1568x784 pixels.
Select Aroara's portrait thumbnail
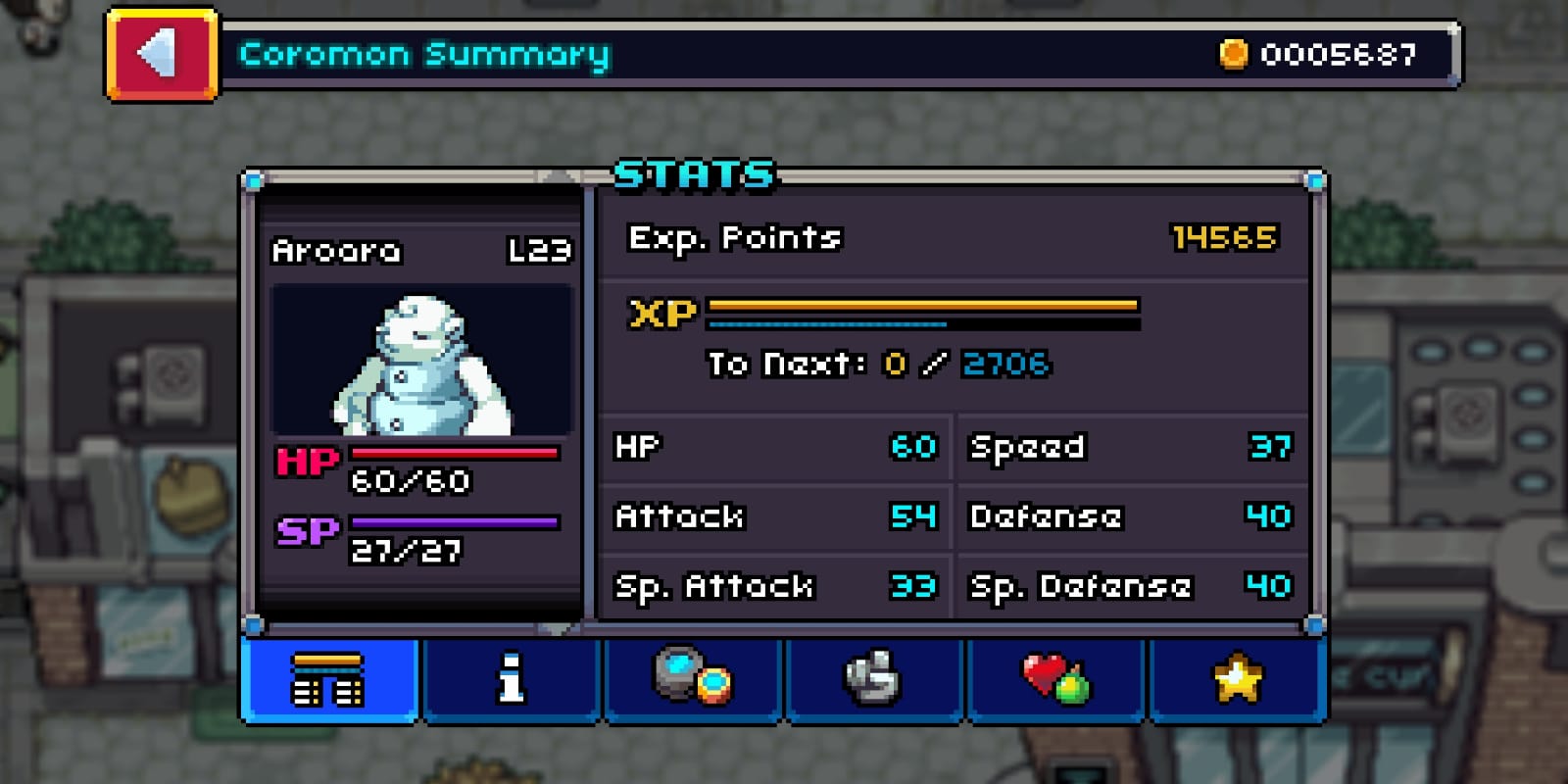point(421,358)
